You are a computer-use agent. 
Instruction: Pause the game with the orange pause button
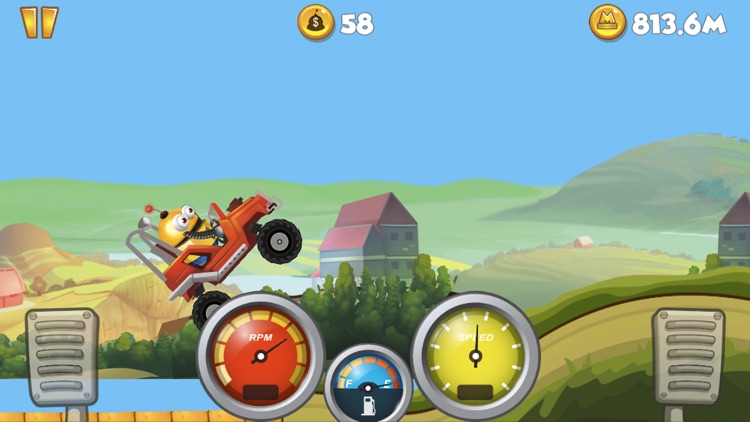pyautogui.click(x=39, y=22)
